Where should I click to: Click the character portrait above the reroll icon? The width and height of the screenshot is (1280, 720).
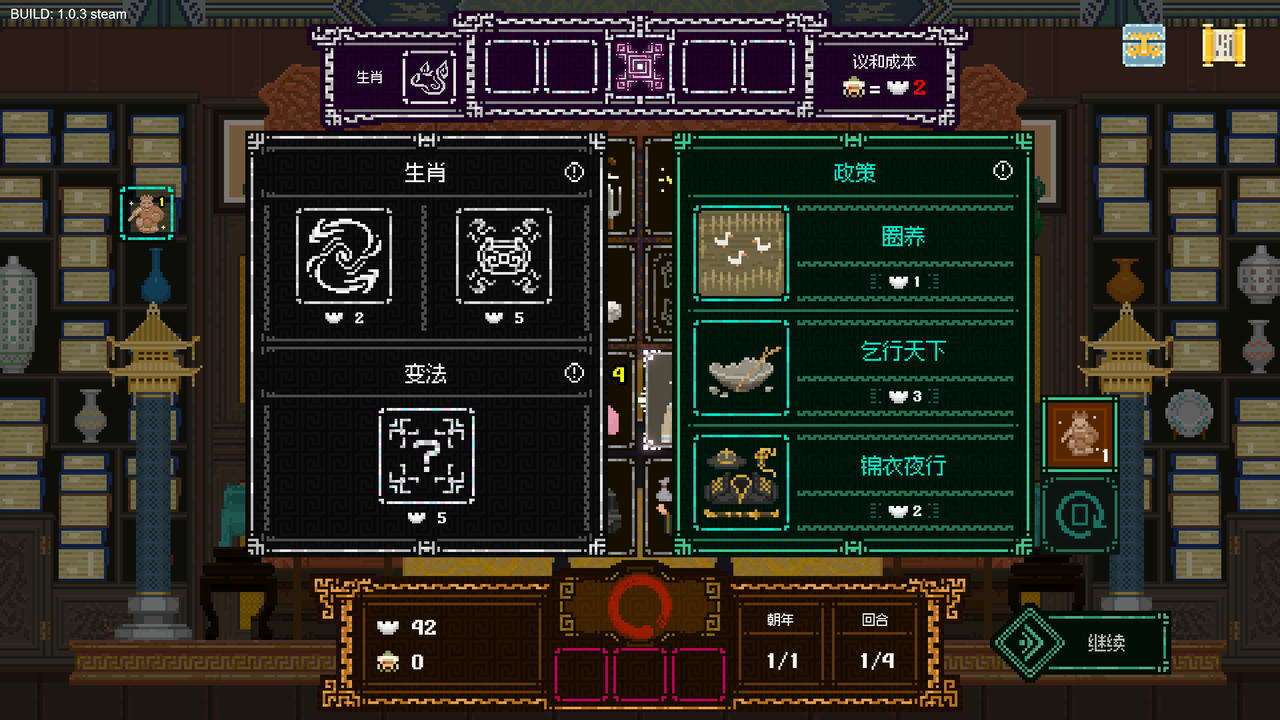pos(1079,434)
